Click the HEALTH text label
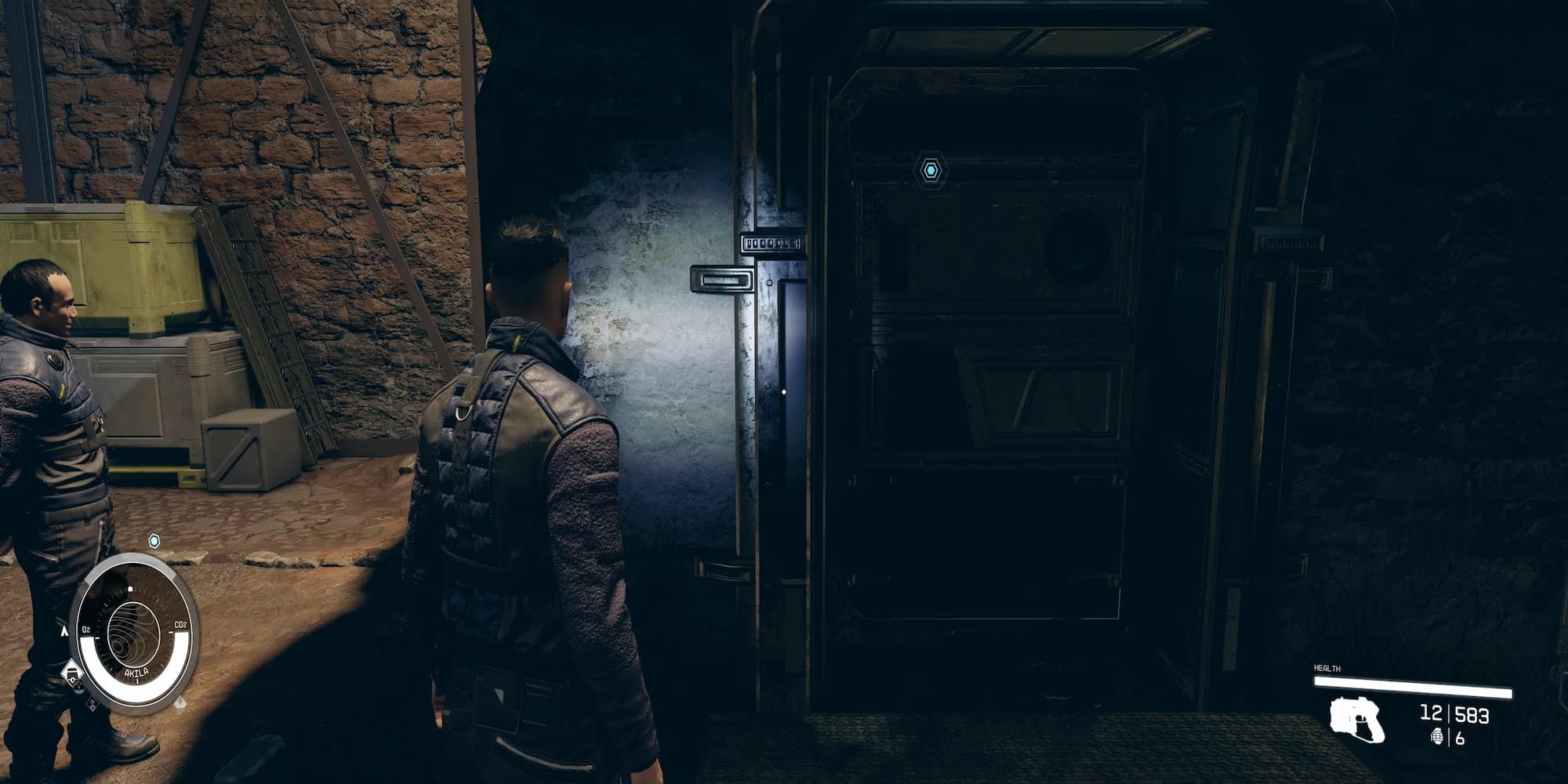 [1327, 667]
